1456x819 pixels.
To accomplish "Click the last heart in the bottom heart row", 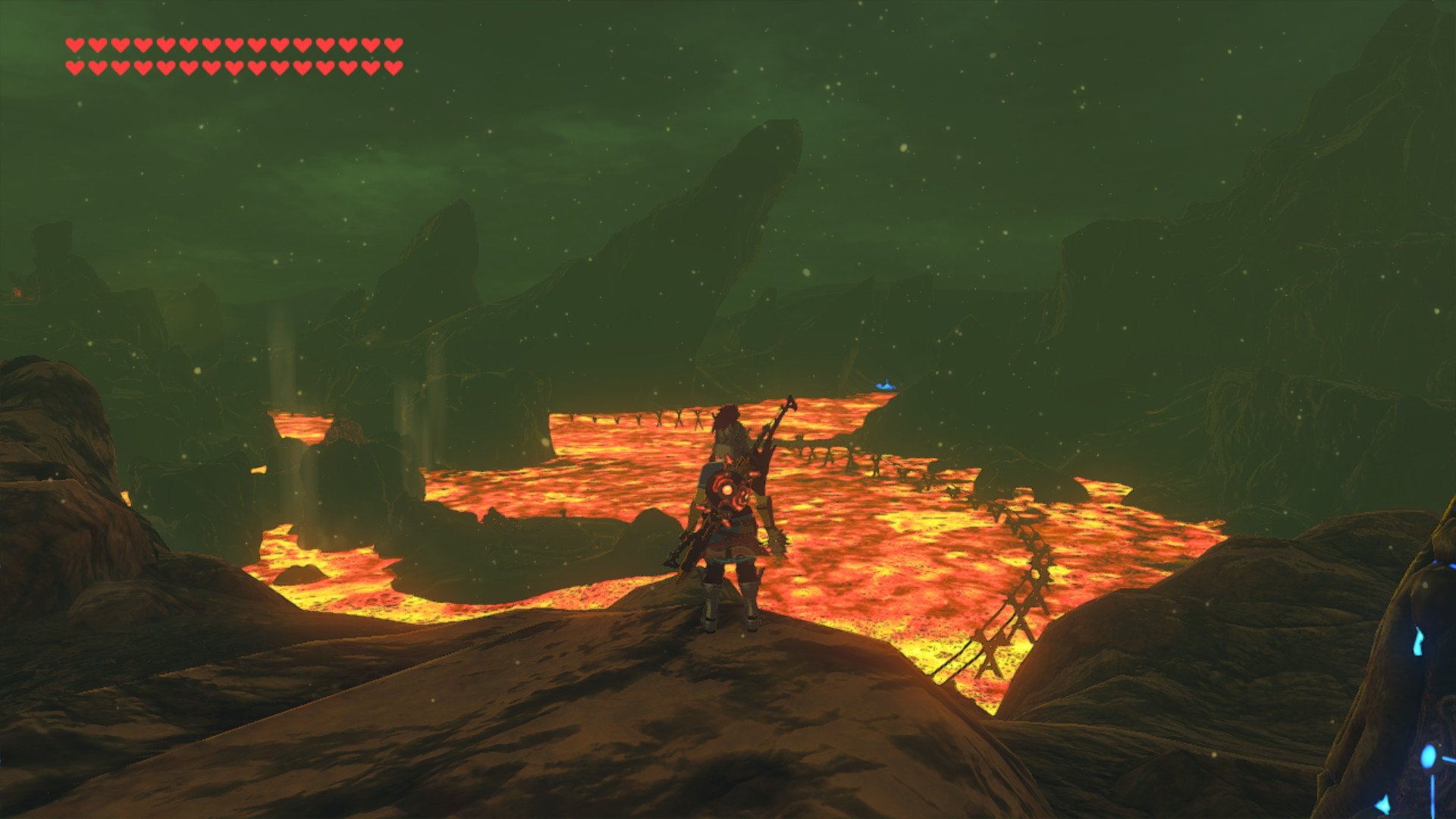I will pos(391,65).
